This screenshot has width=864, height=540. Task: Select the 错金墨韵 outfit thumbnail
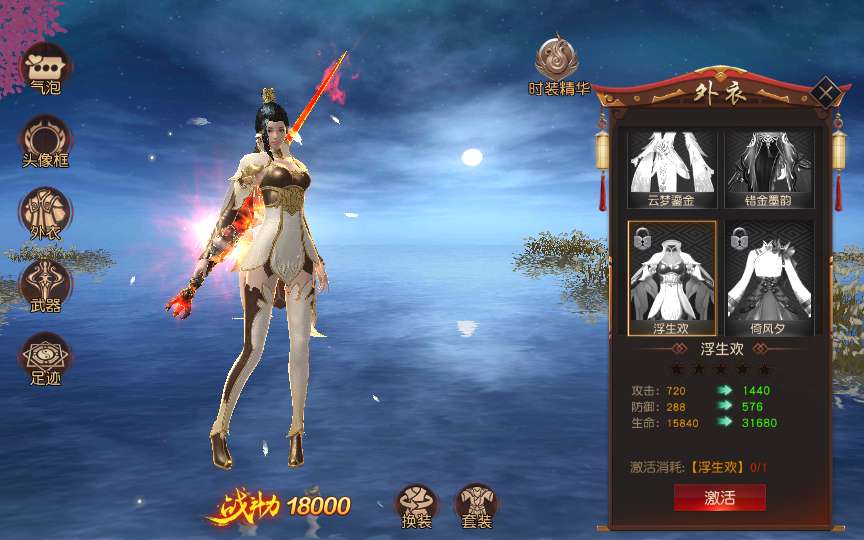pyautogui.click(x=768, y=168)
